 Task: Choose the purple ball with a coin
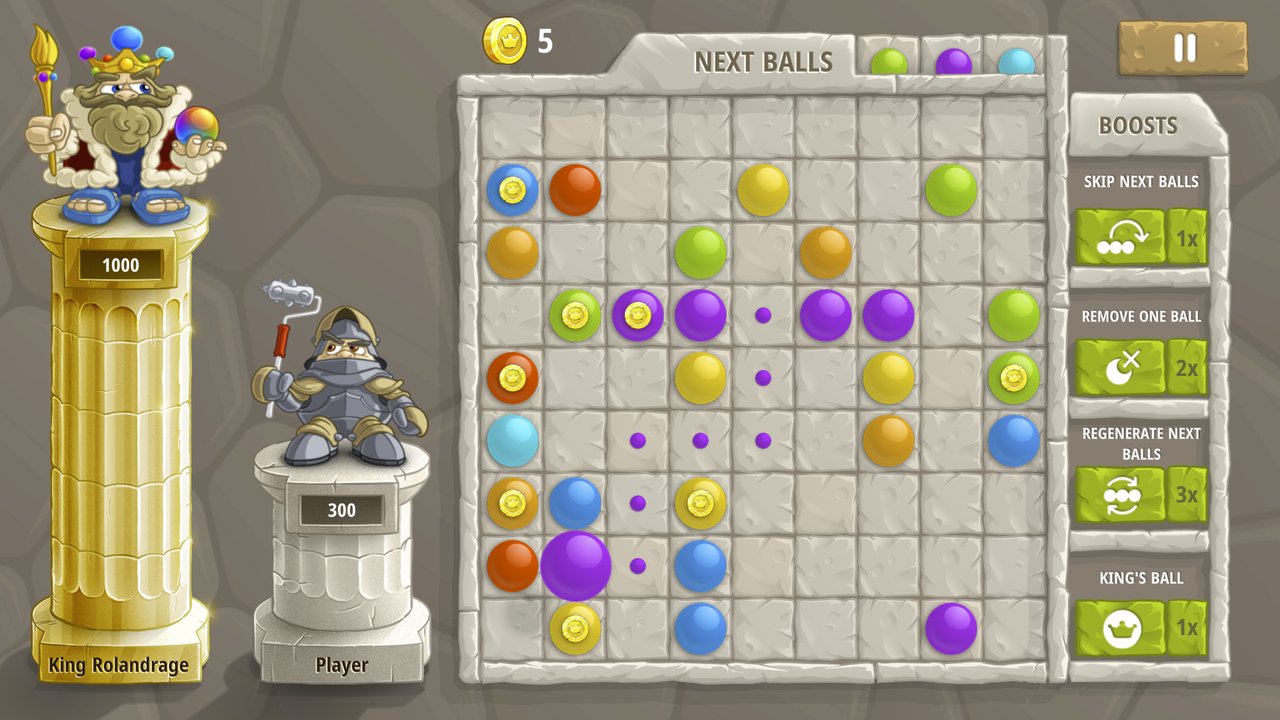pos(638,316)
